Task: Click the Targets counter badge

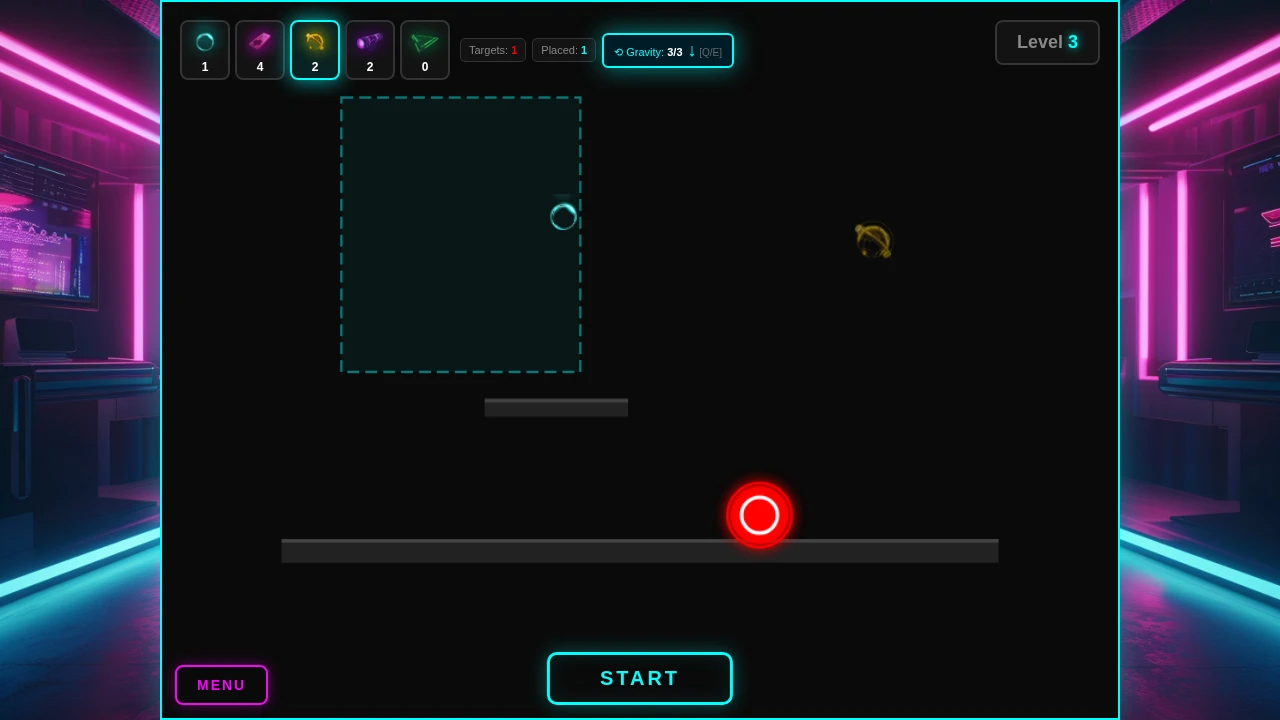Action: point(493,50)
